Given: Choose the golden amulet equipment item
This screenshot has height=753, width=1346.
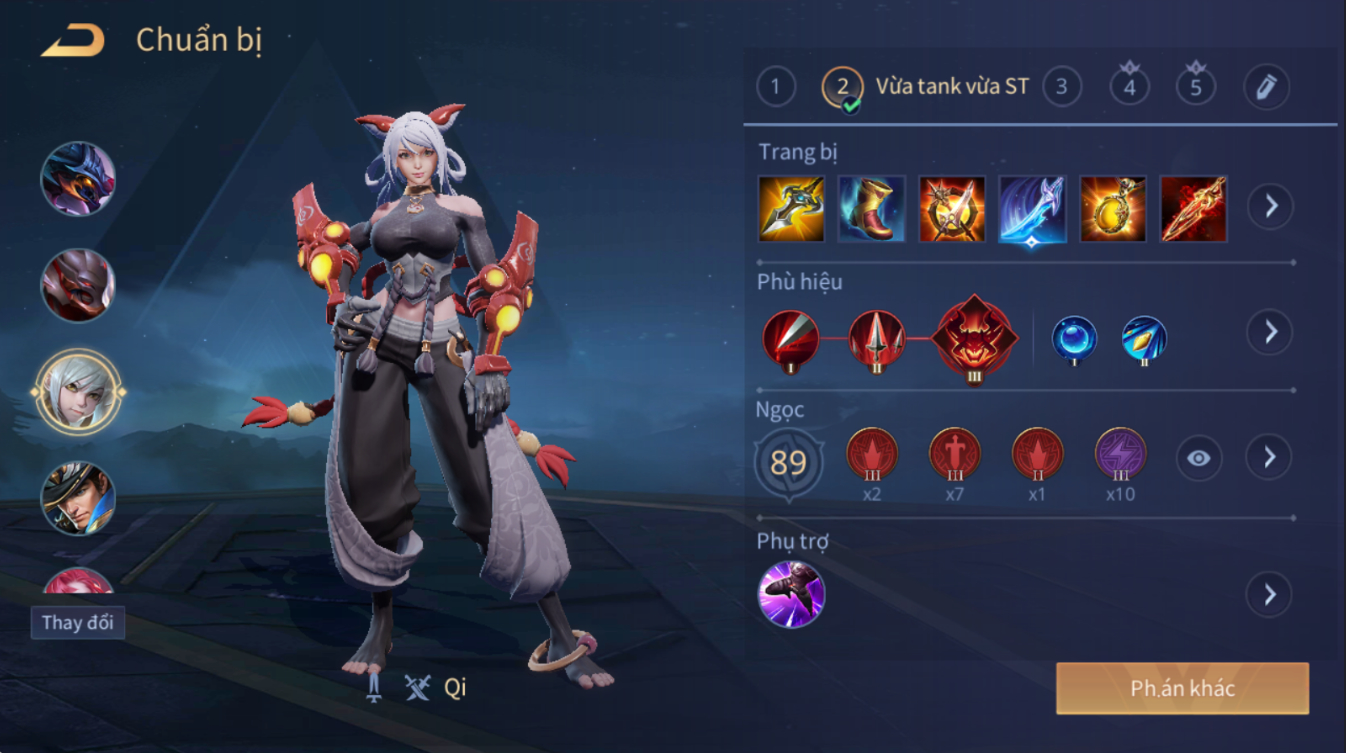Looking at the screenshot, I should 1113,209.
